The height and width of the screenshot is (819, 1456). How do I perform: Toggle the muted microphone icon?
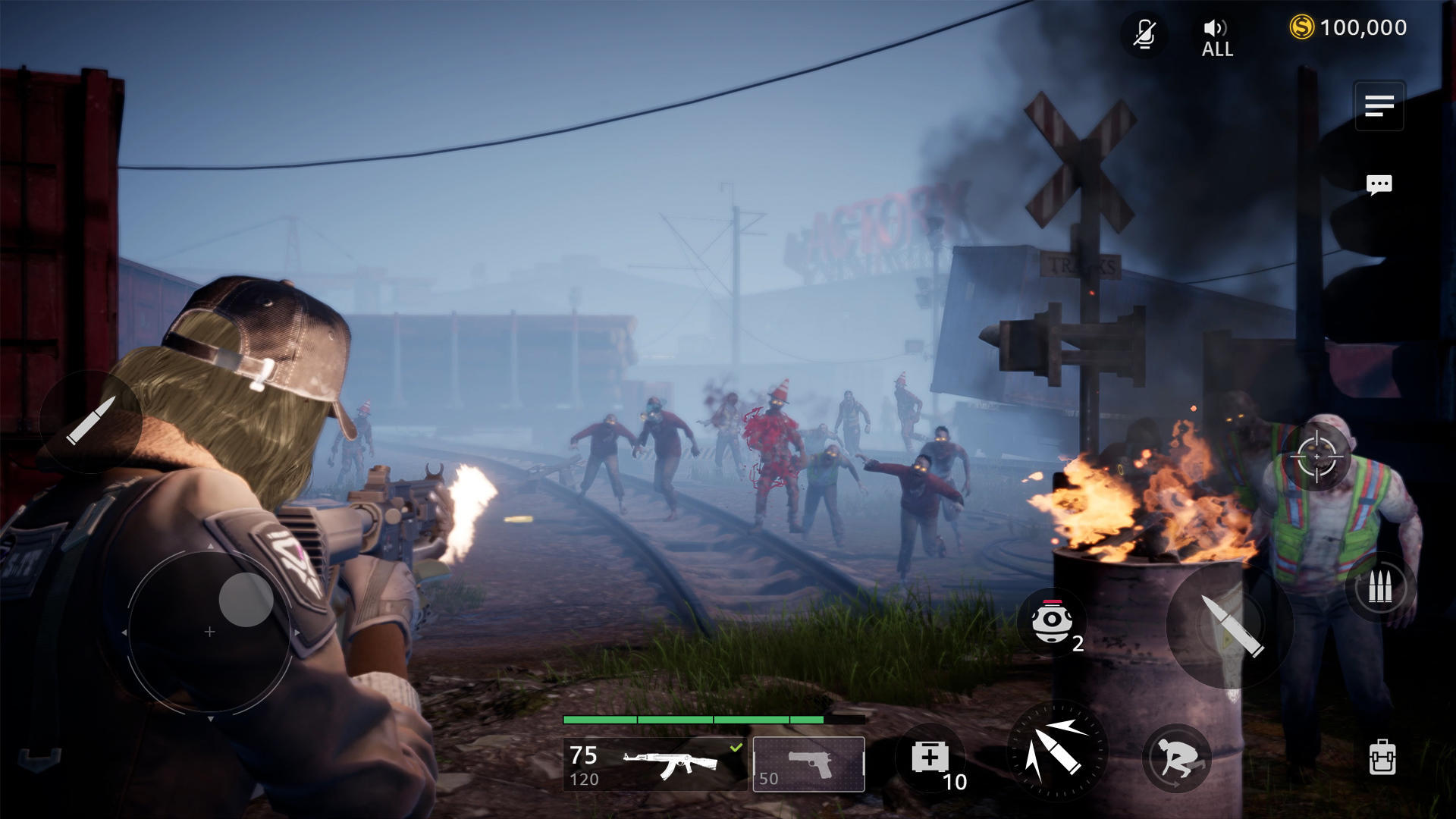(x=1144, y=34)
